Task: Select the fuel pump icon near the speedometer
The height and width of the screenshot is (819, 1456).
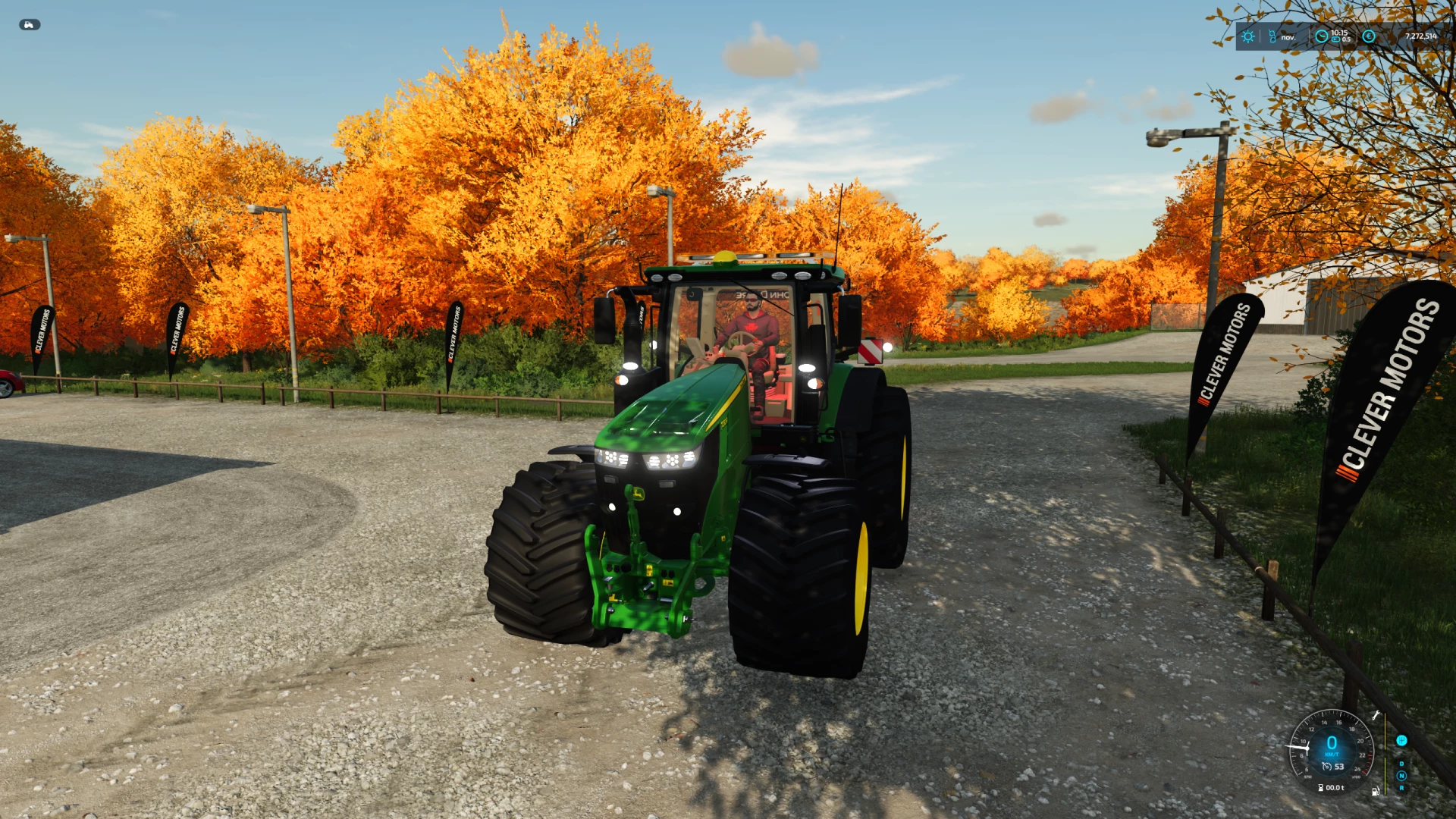Action: click(x=1376, y=791)
